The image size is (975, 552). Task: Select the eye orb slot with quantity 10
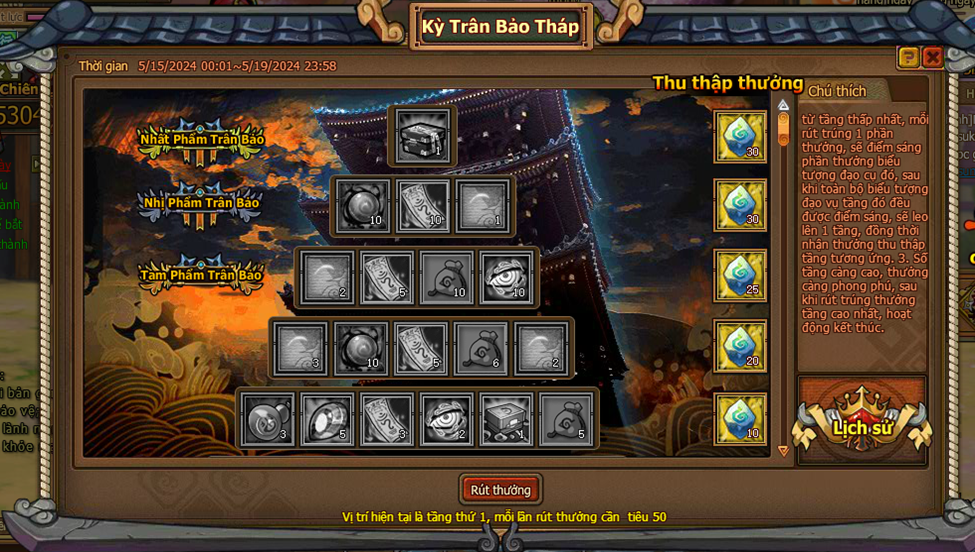[507, 277]
